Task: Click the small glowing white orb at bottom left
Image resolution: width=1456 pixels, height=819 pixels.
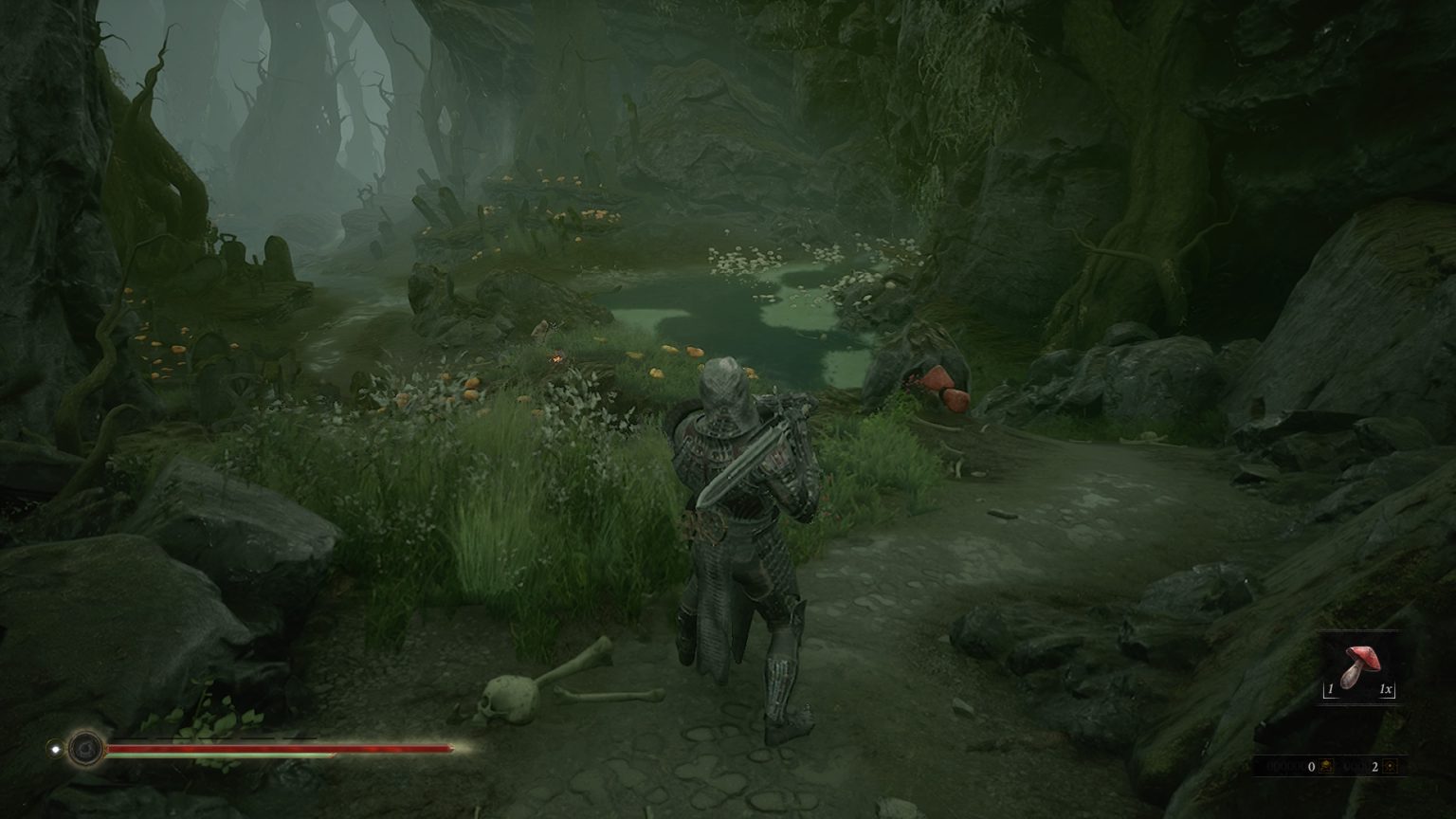Action: (x=55, y=748)
